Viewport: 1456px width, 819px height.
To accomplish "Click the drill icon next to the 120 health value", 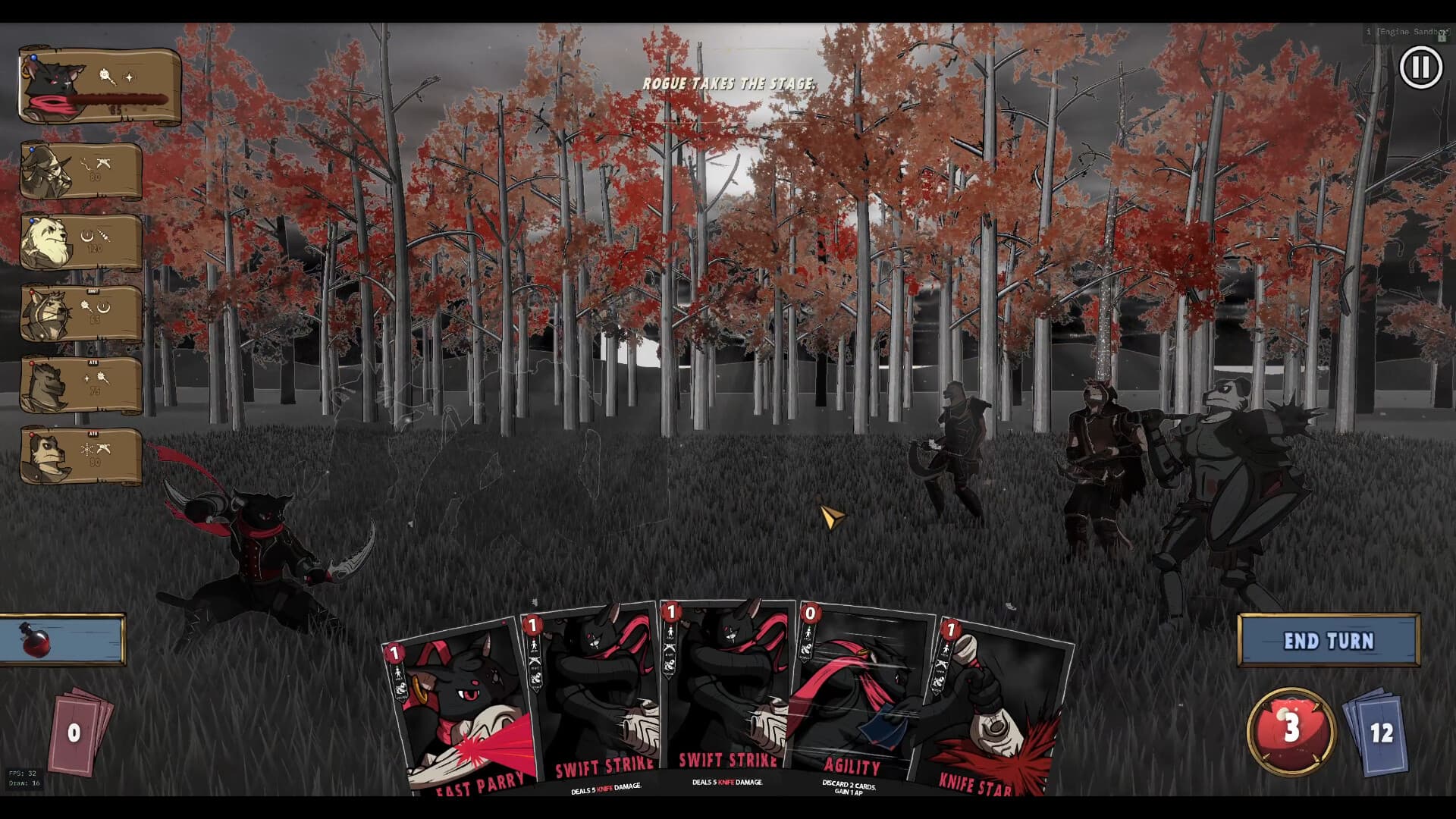I will (x=104, y=236).
